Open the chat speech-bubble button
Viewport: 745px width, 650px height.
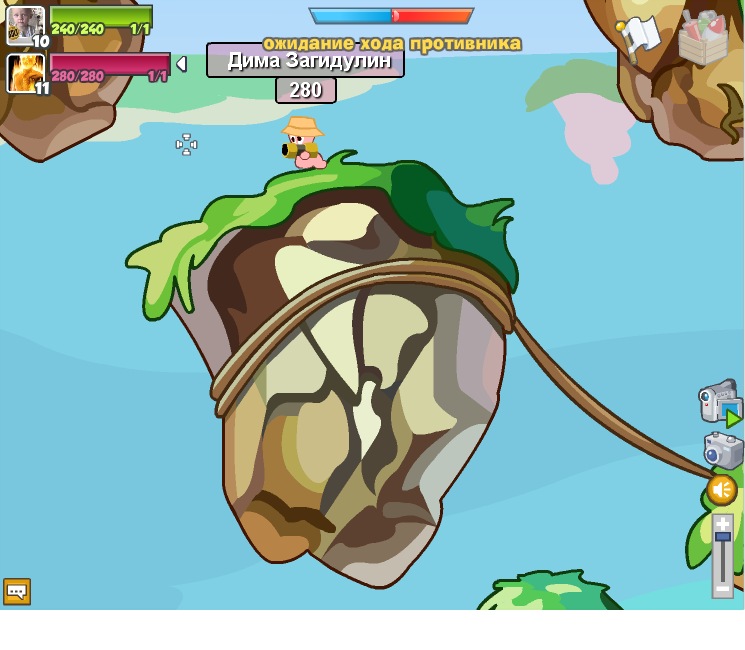point(17,591)
